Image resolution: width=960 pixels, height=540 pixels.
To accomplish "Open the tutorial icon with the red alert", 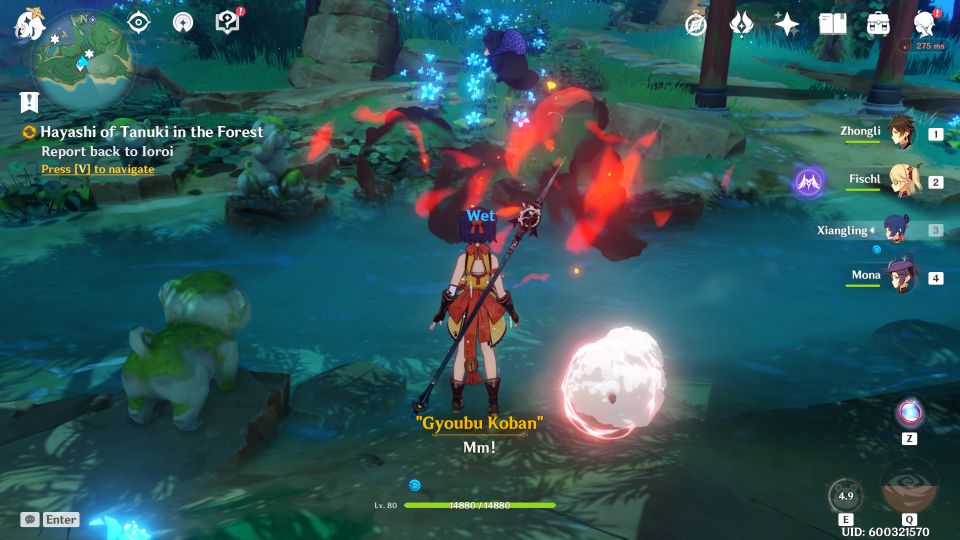I will (228, 22).
